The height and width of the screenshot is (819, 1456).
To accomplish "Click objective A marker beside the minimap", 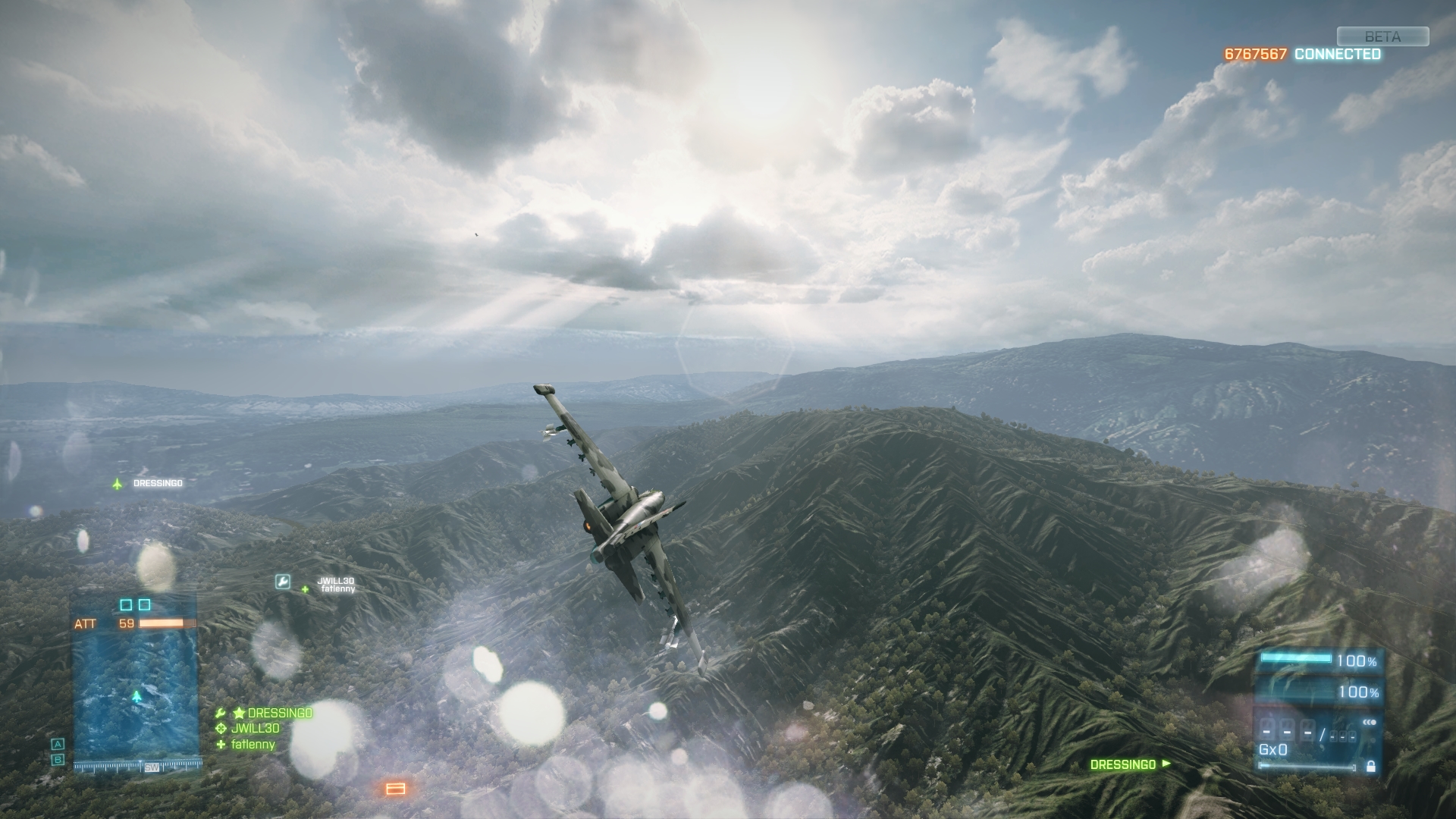I will (58, 744).
